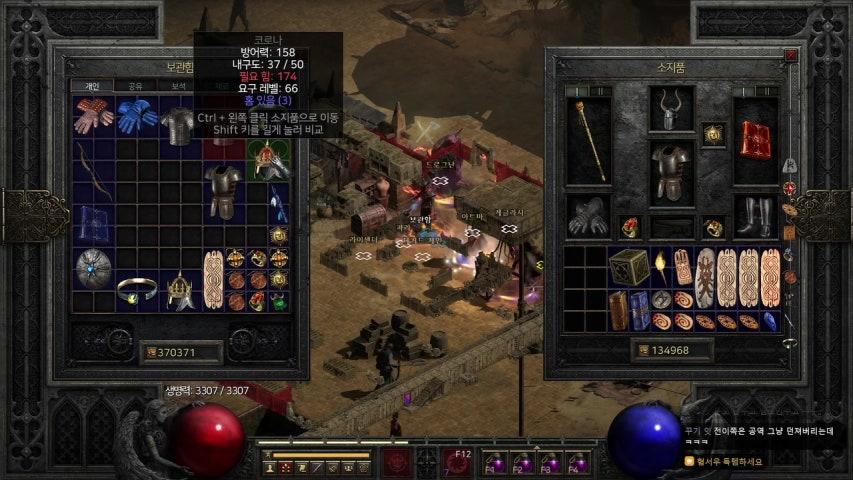Use the F1 belt potion

tap(493, 465)
